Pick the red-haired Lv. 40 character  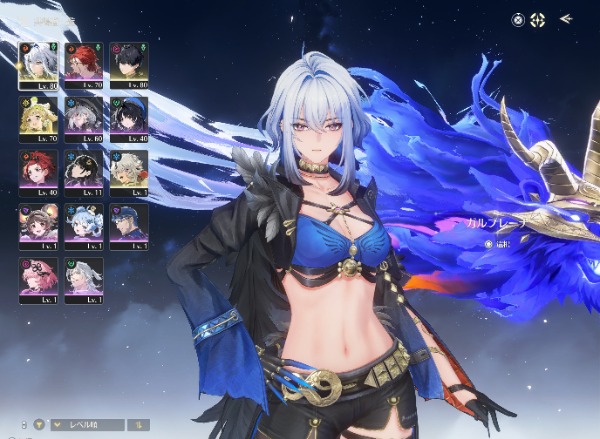click(37, 168)
